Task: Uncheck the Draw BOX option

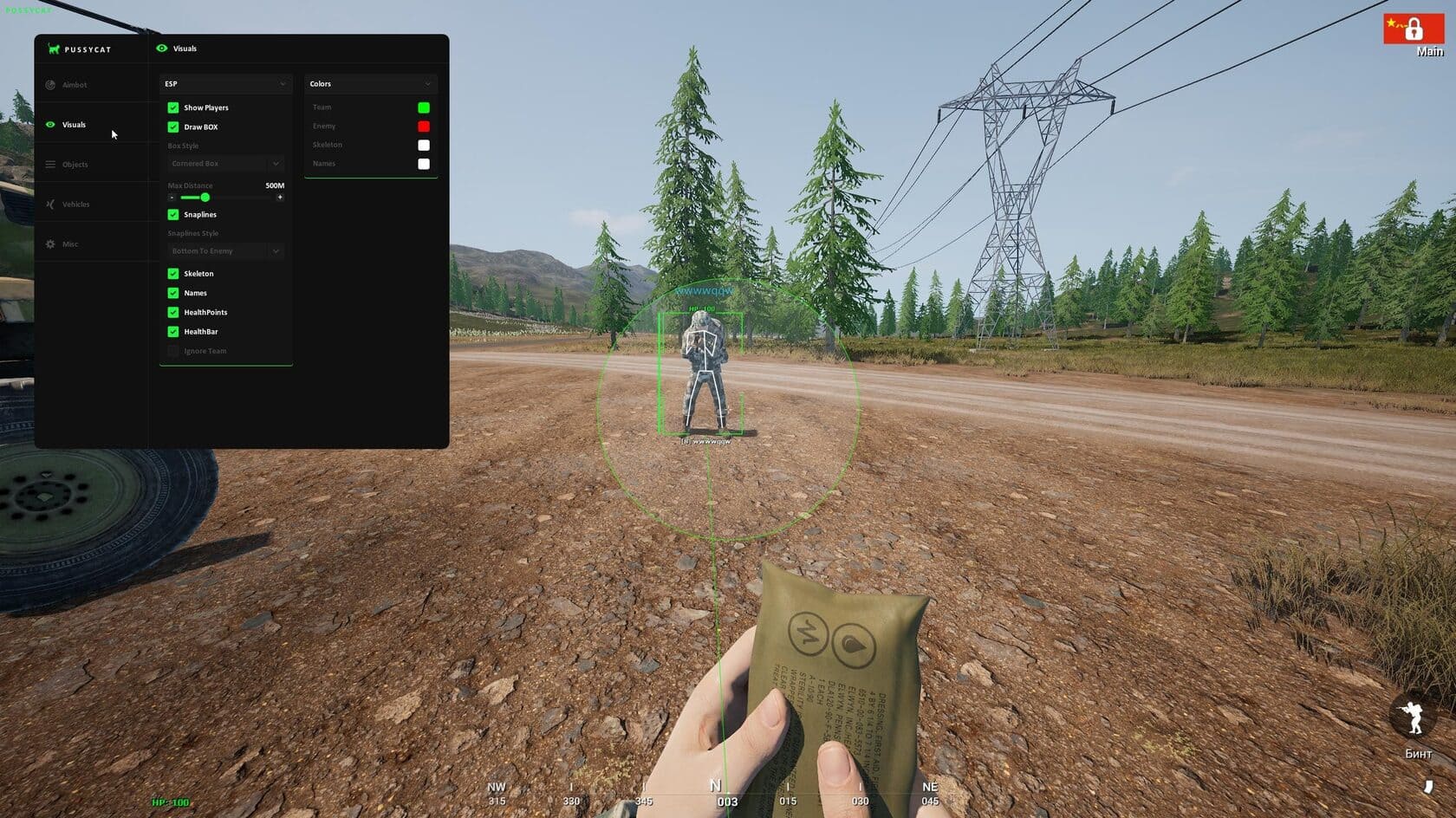Action: pyautogui.click(x=173, y=127)
